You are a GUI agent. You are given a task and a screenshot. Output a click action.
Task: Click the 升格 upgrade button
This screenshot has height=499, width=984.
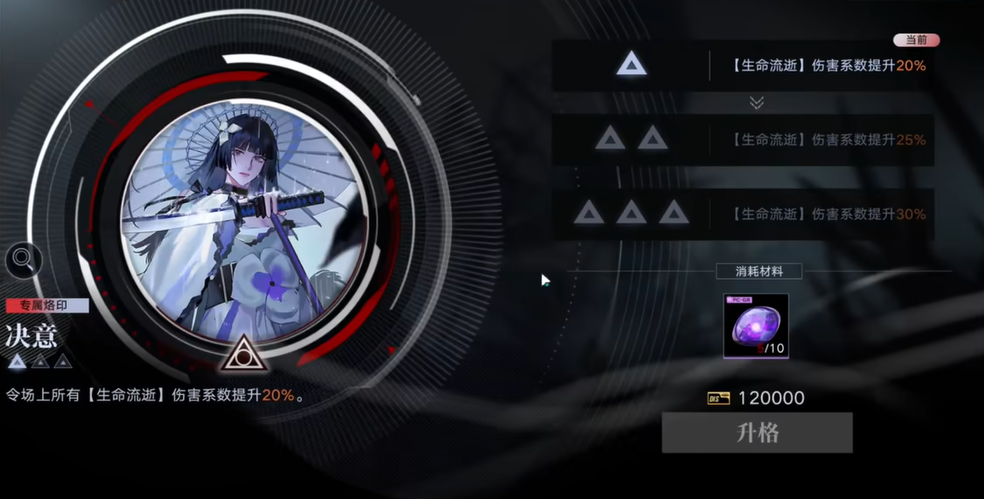pyautogui.click(x=757, y=433)
